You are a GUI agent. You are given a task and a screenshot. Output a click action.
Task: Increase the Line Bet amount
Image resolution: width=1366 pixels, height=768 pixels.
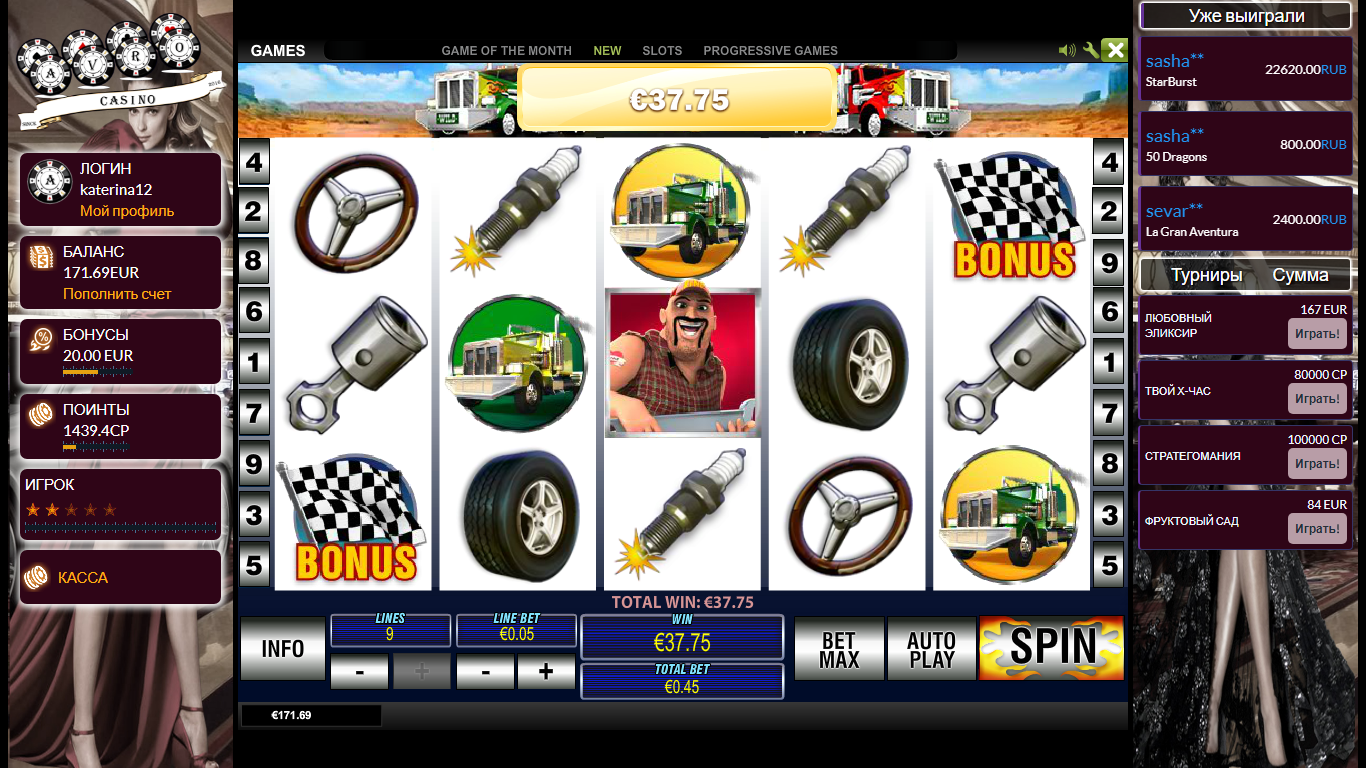(545, 673)
